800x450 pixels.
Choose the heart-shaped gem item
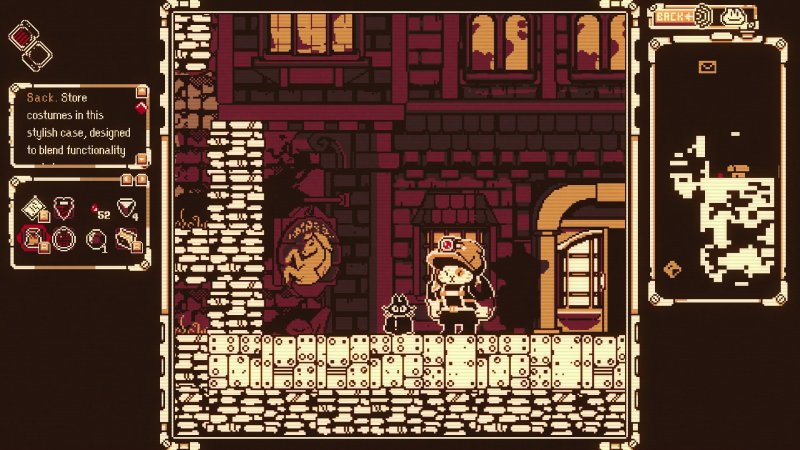[65, 209]
